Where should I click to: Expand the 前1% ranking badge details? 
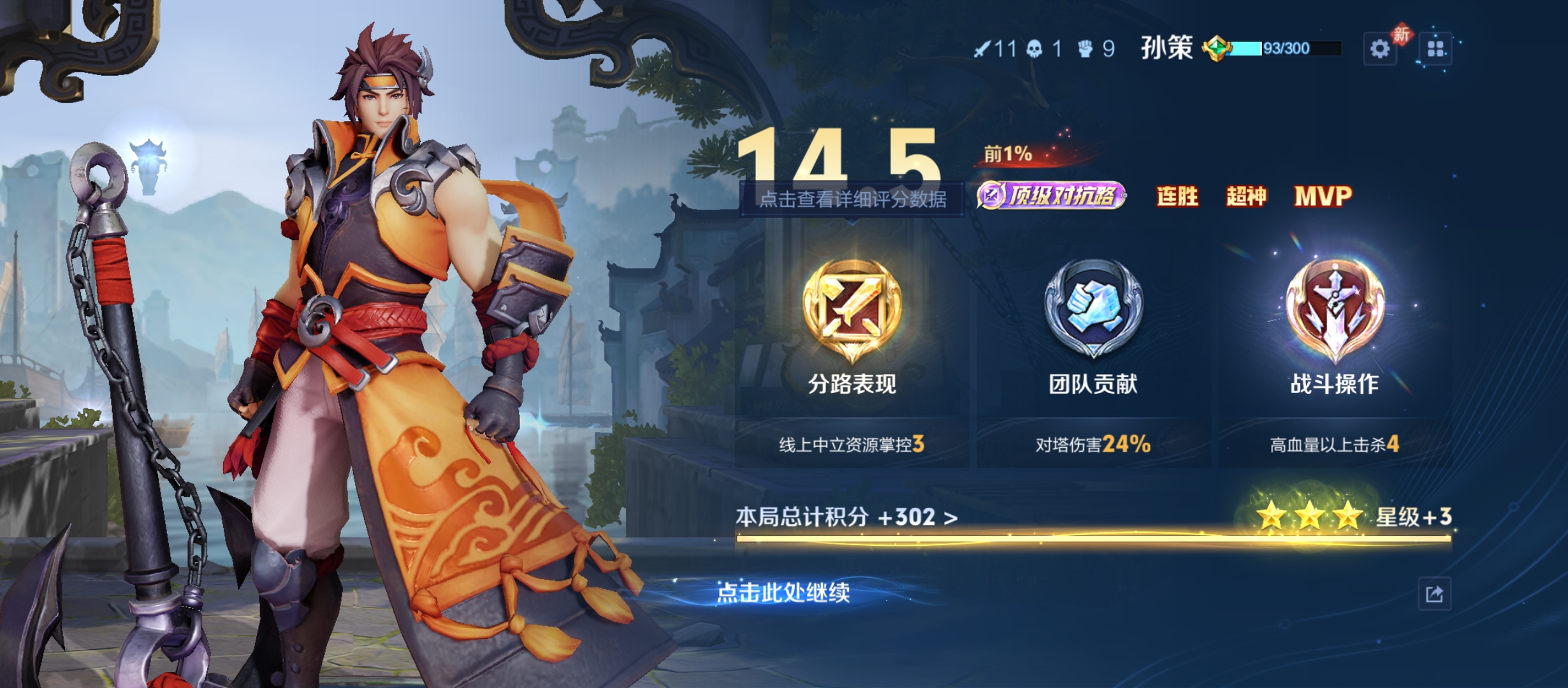(1008, 155)
